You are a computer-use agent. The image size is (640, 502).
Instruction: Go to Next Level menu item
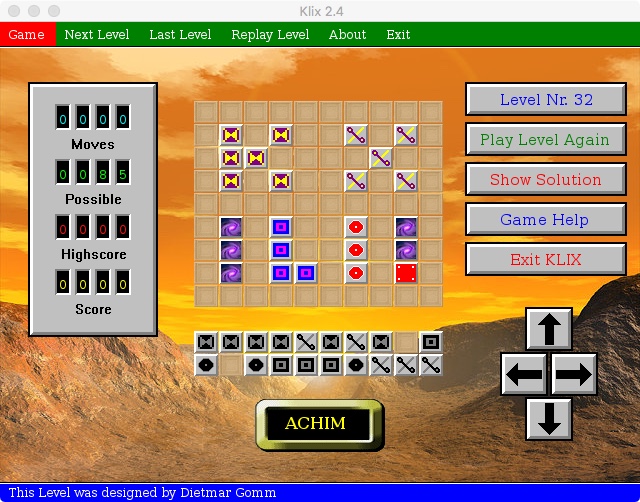click(x=97, y=34)
